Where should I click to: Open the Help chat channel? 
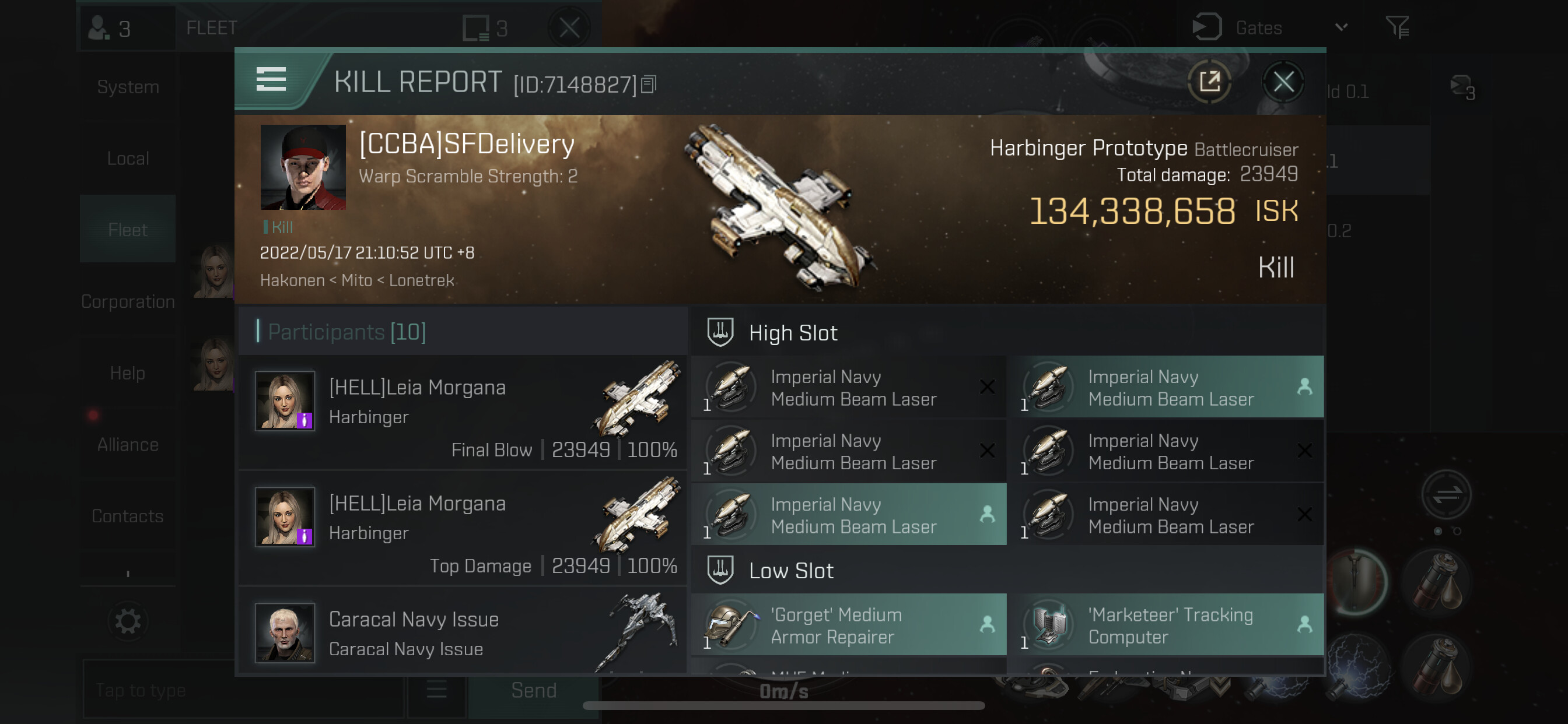(128, 373)
